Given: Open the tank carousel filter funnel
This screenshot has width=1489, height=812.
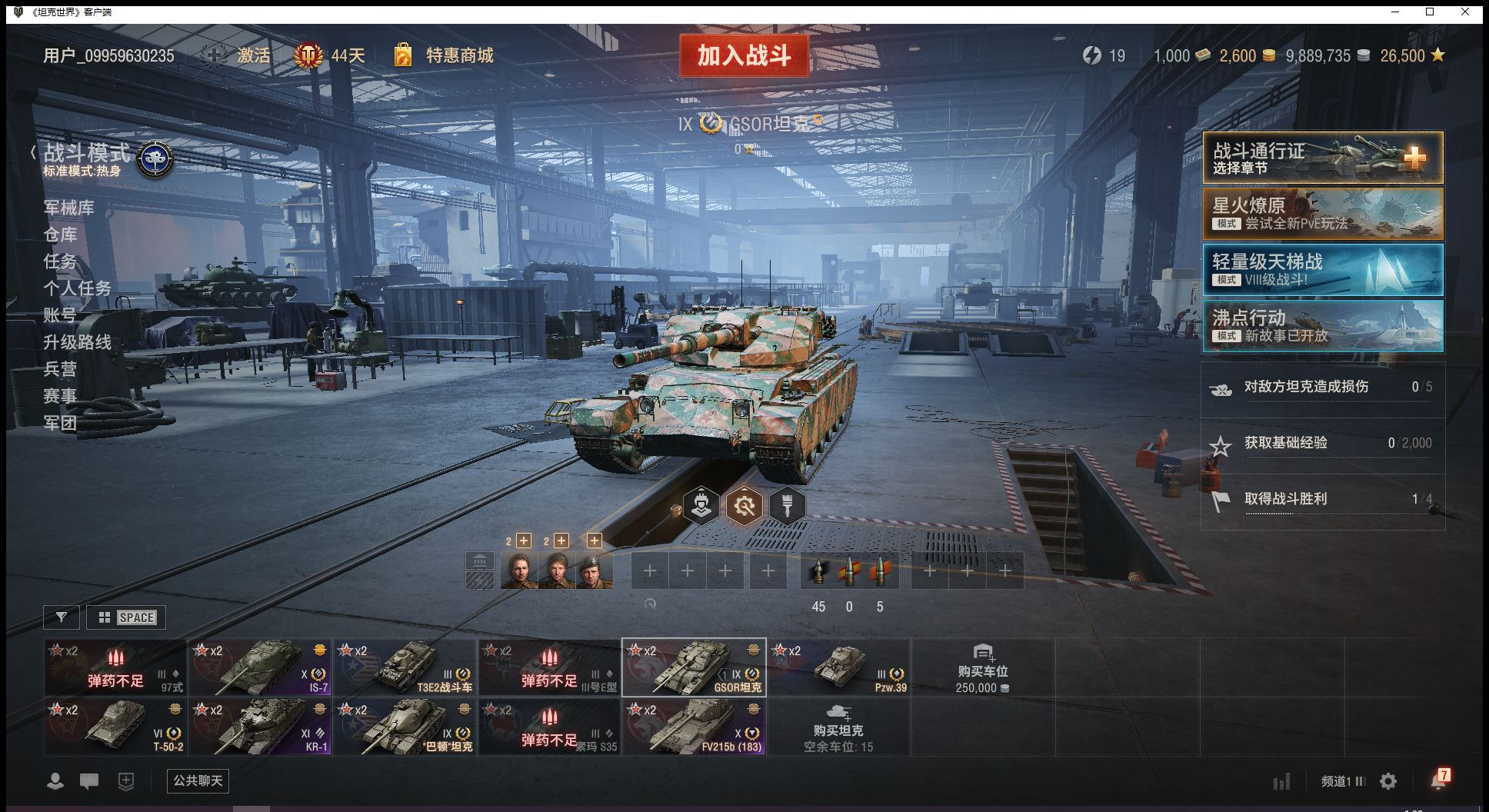Looking at the screenshot, I should point(62,617).
